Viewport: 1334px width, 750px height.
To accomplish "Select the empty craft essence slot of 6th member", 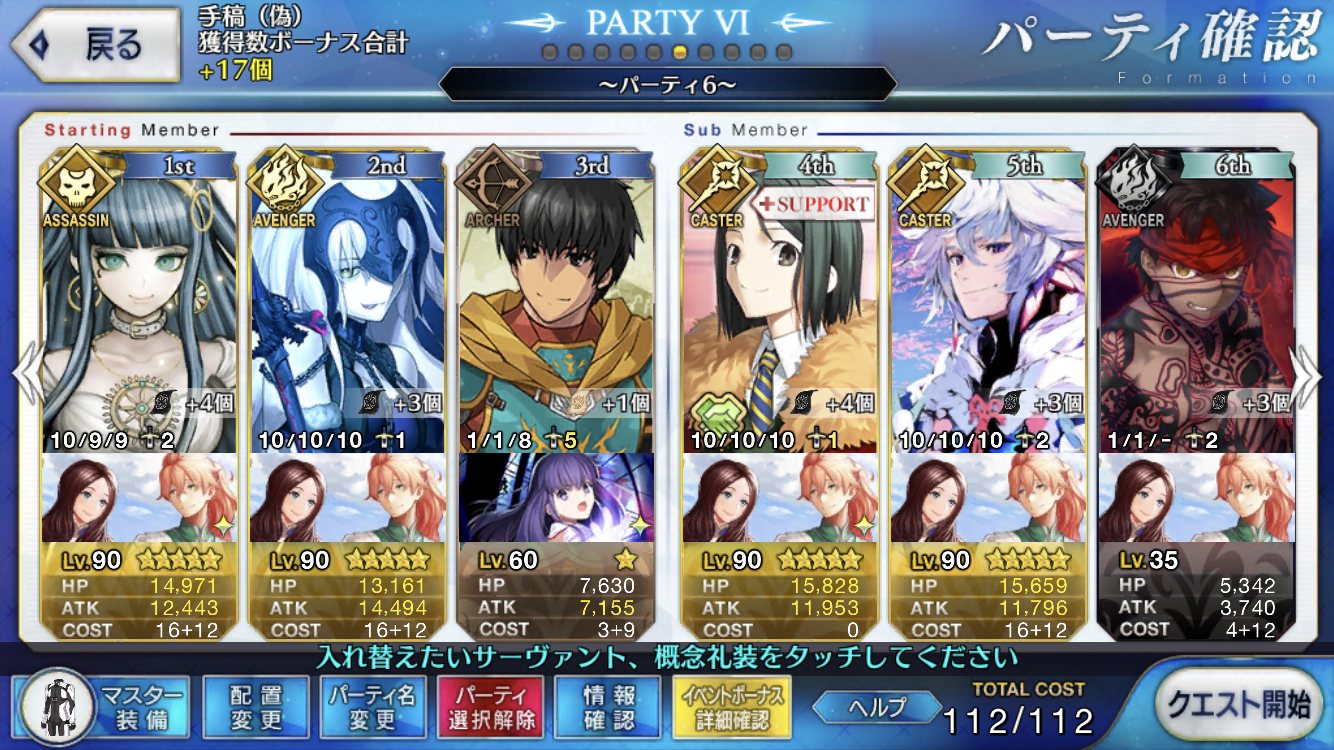I will point(1196,498).
